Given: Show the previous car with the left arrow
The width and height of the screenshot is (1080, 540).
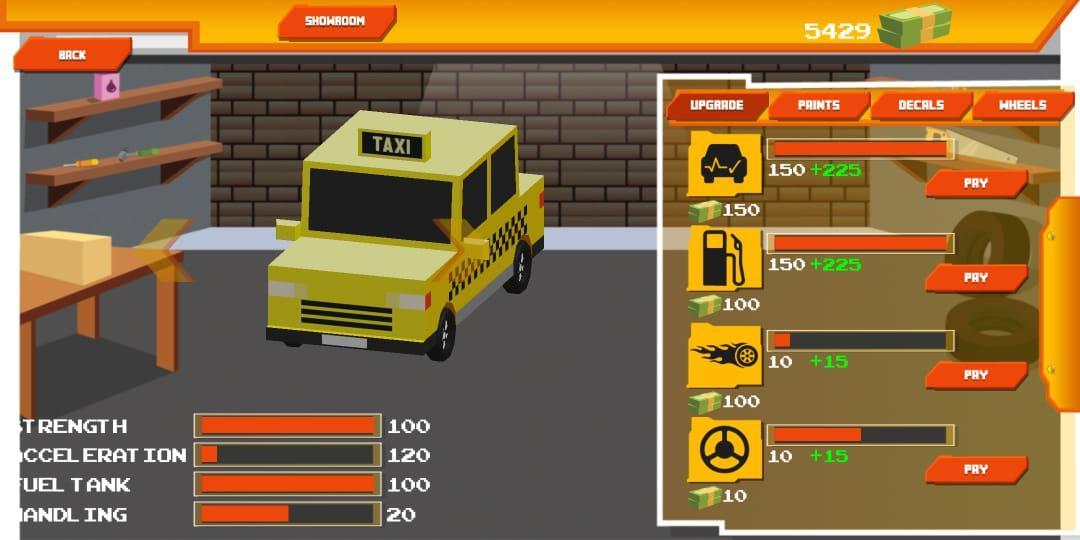Looking at the screenshot, I should (x=160, y=250).
